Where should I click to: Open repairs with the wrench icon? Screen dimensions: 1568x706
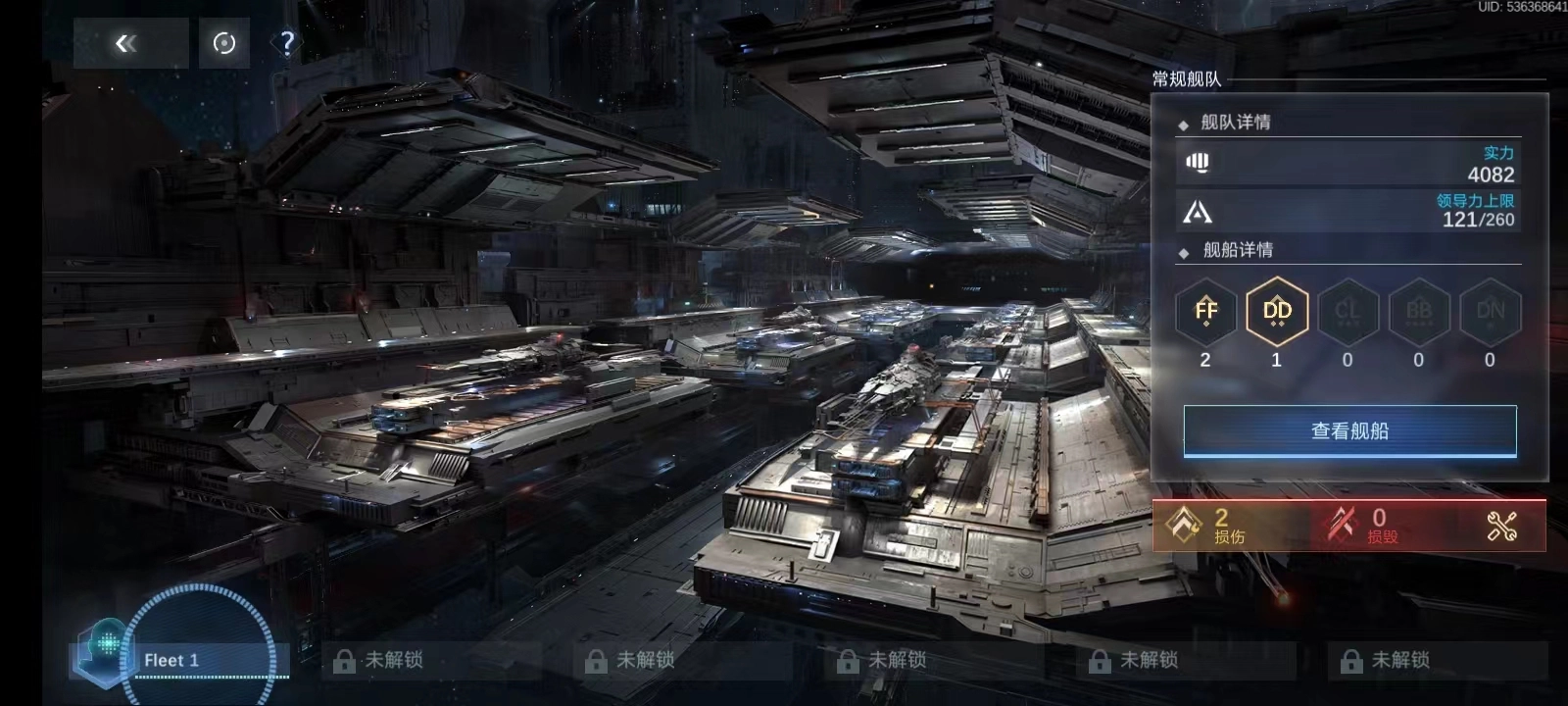coord(1501,527)
